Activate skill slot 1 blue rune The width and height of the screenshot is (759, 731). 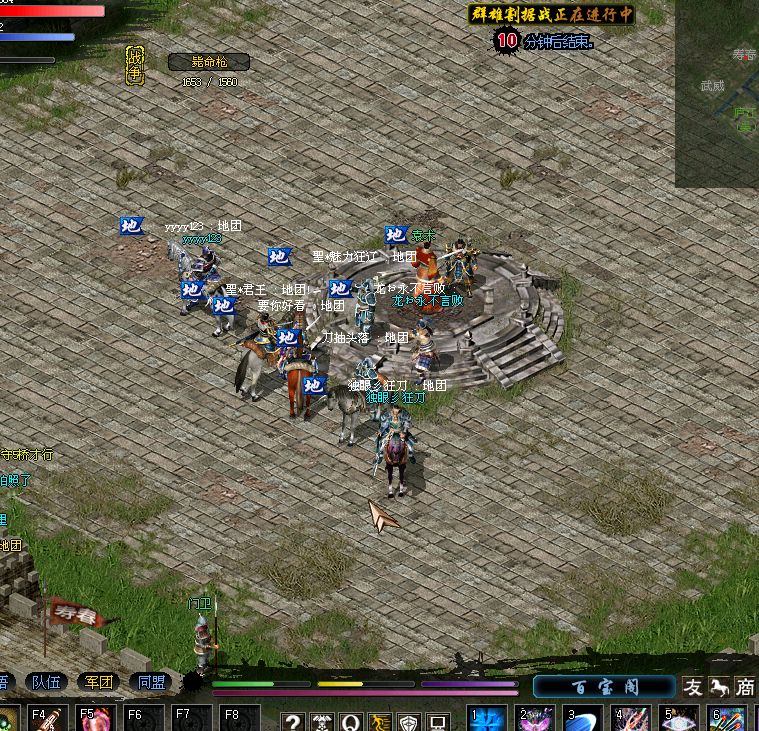(487, 719)
